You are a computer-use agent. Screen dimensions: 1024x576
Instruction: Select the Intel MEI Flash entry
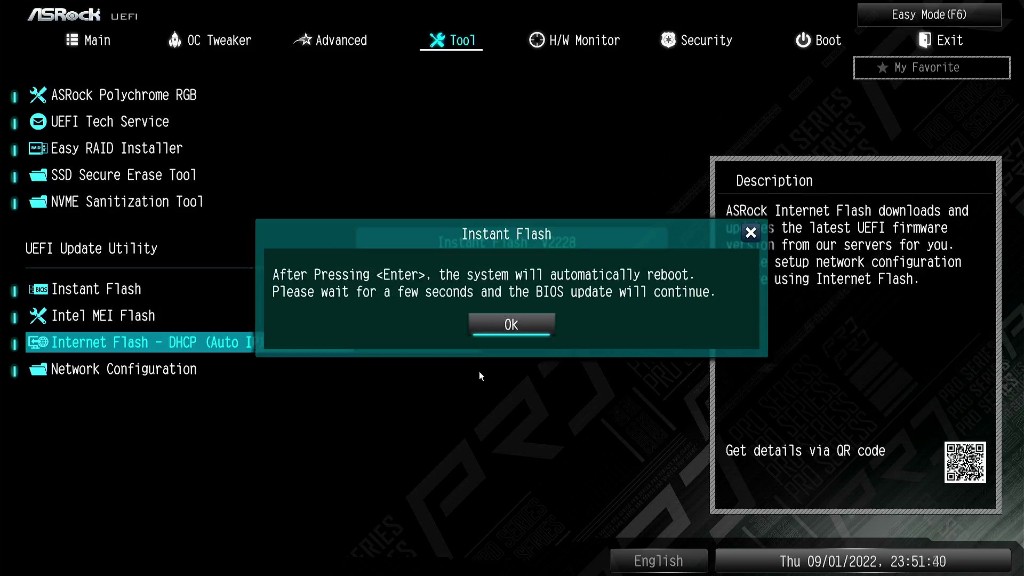tap(103, 316)
